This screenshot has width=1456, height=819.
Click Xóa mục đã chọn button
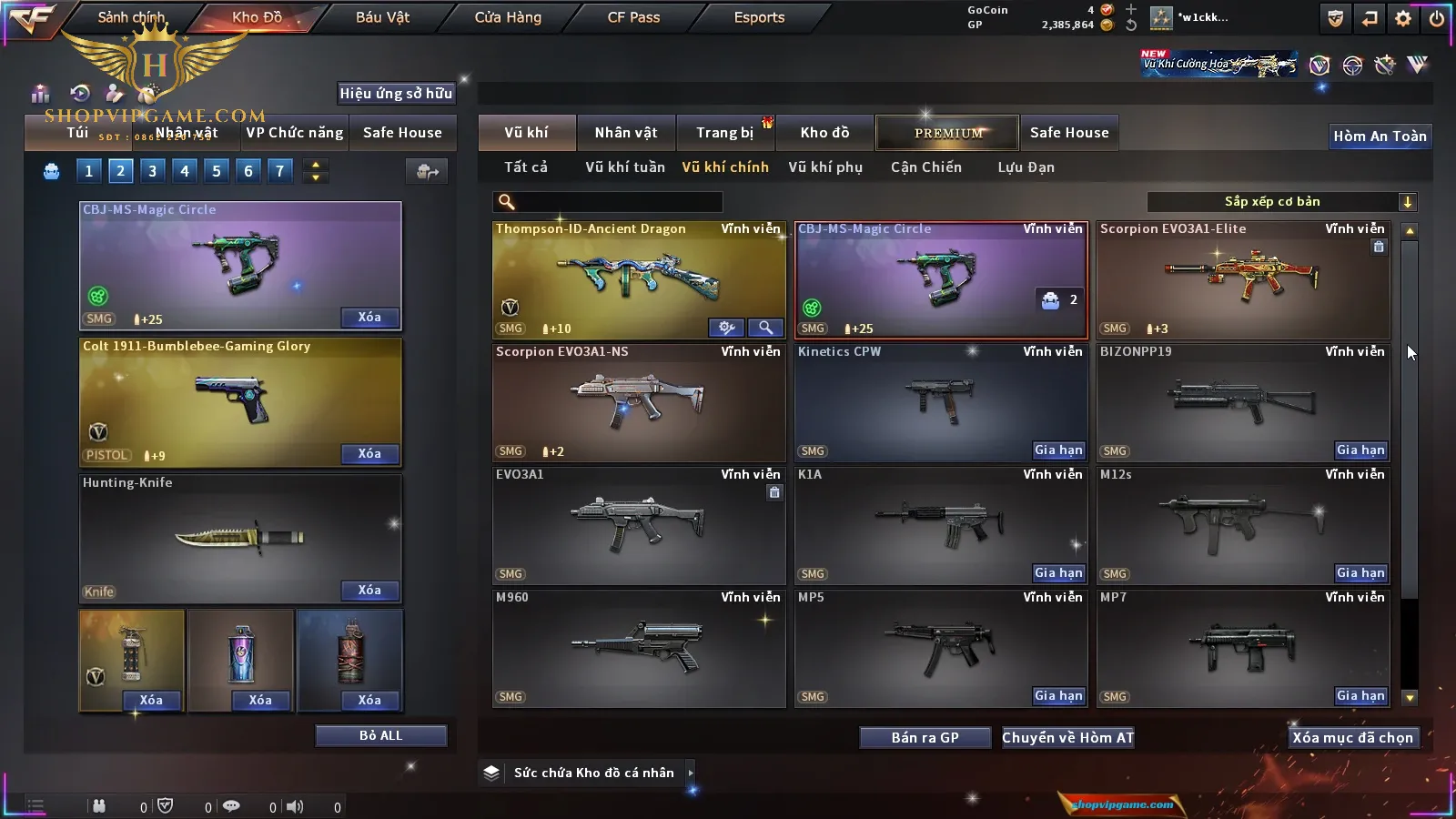click(1352, 738)
